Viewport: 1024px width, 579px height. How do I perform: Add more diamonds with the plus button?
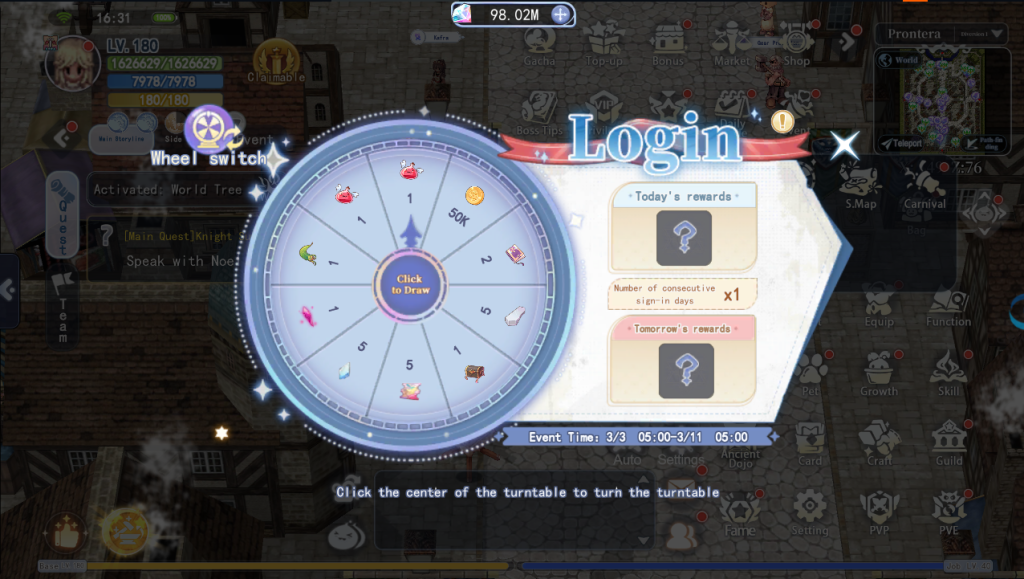pyautogui.click(x=562, y=14)
